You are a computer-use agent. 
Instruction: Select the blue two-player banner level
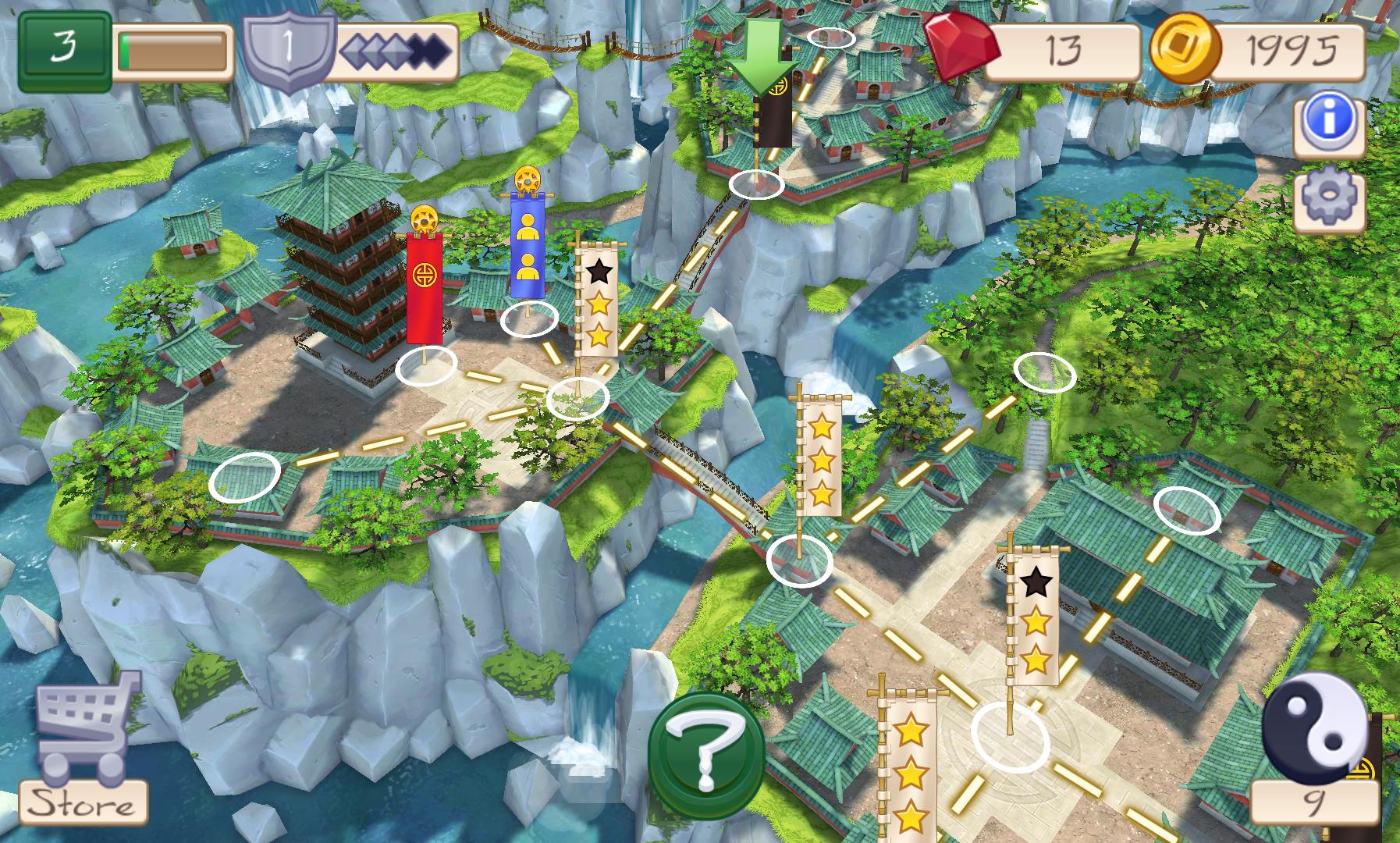click(527, 245)
